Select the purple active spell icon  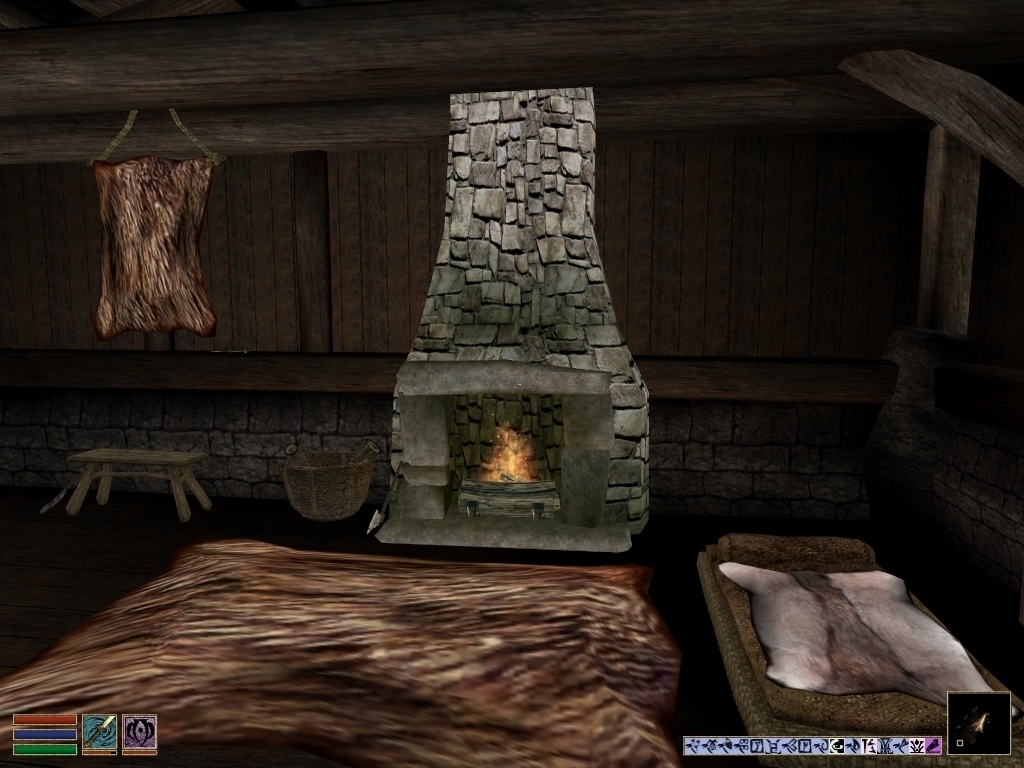click(x=139, y=732)
